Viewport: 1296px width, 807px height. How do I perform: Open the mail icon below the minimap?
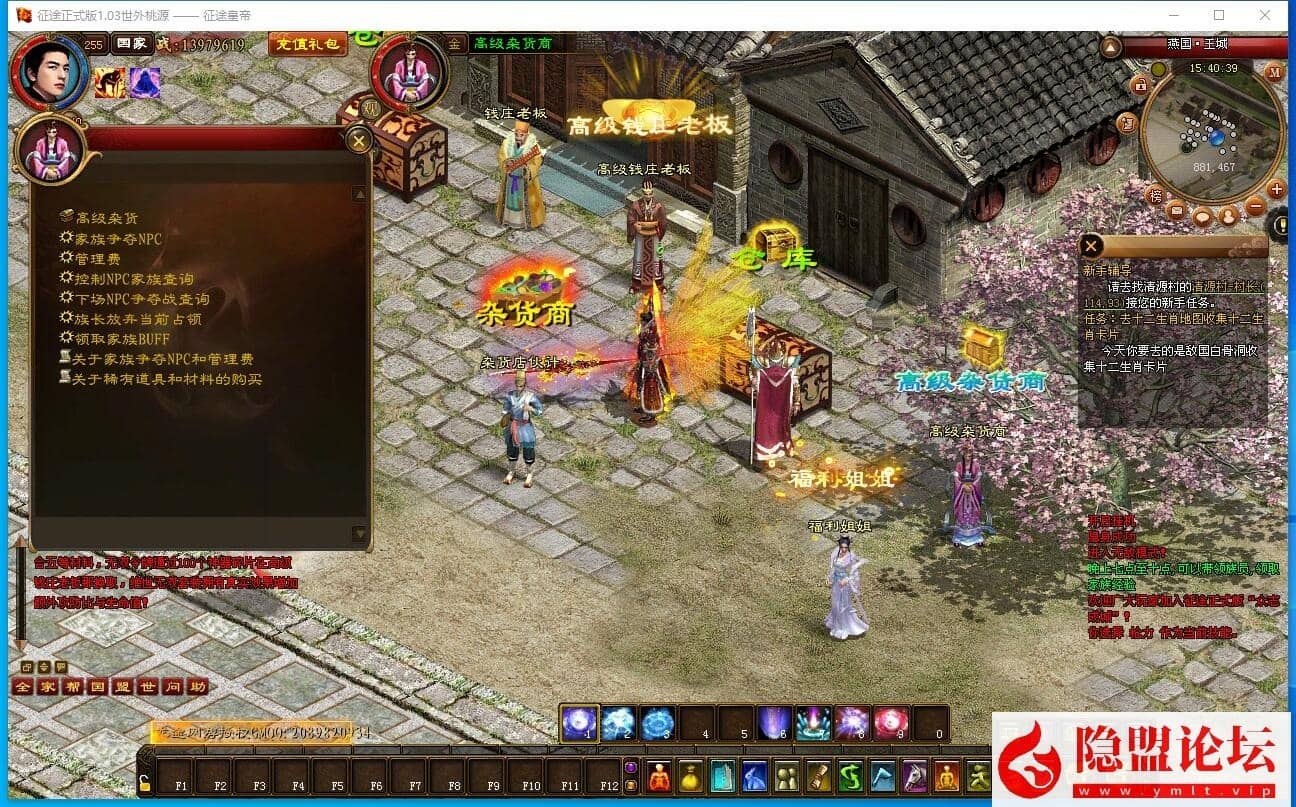1176,210
